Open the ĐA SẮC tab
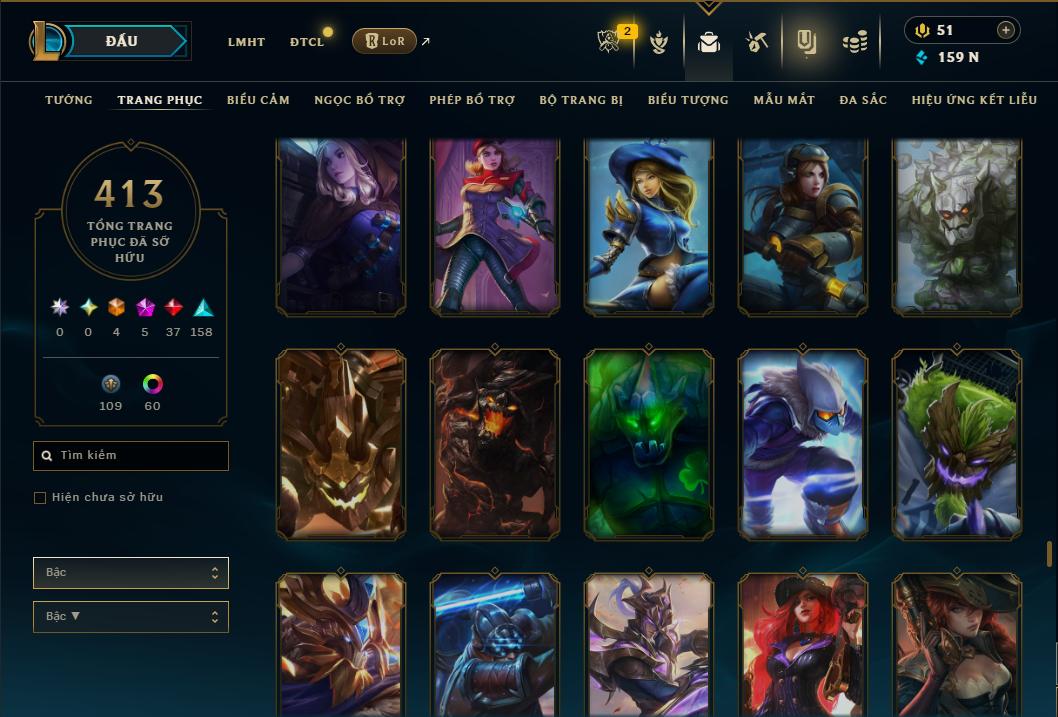The width and height of the screenshot is (1058, 717). click(863, 100)
